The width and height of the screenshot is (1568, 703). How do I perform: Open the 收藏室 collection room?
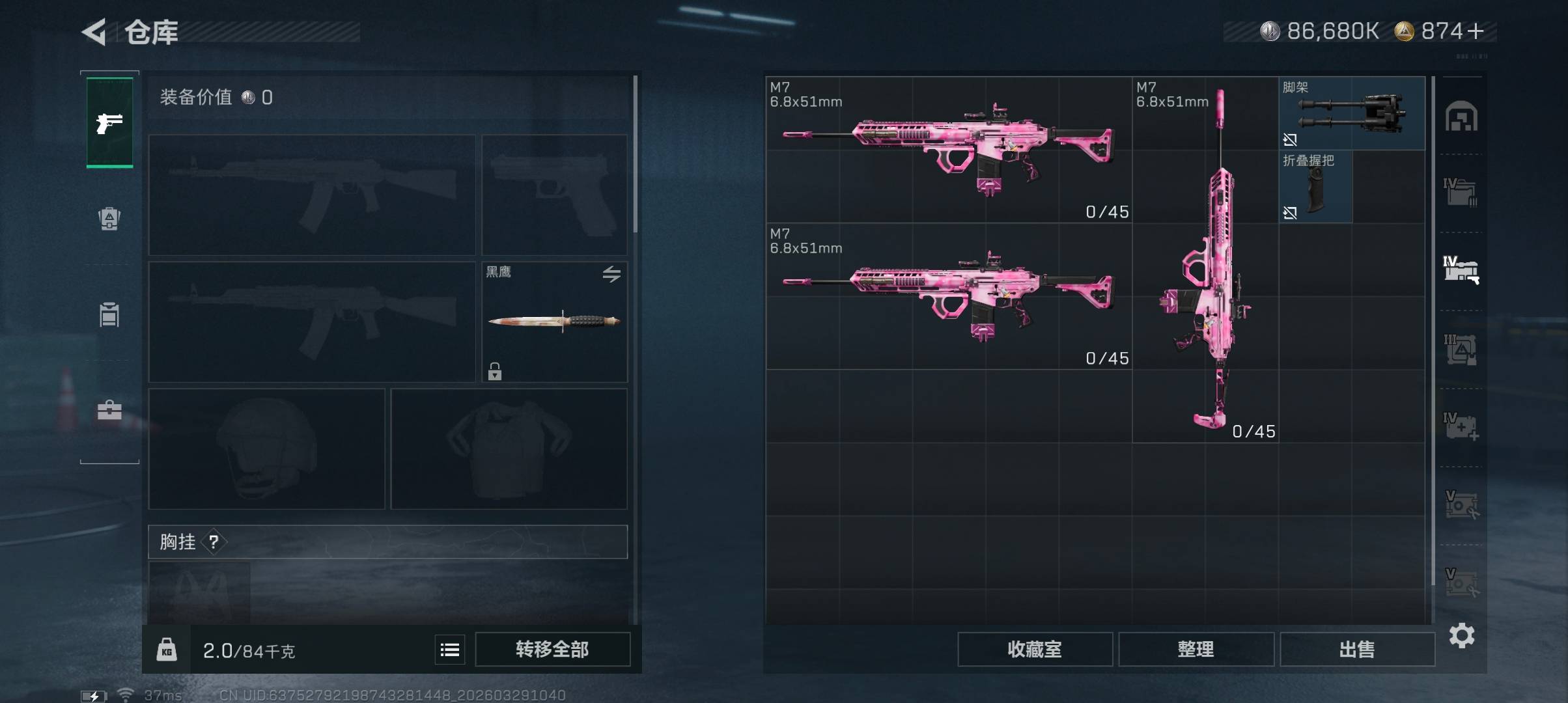tap(1035, 650)
